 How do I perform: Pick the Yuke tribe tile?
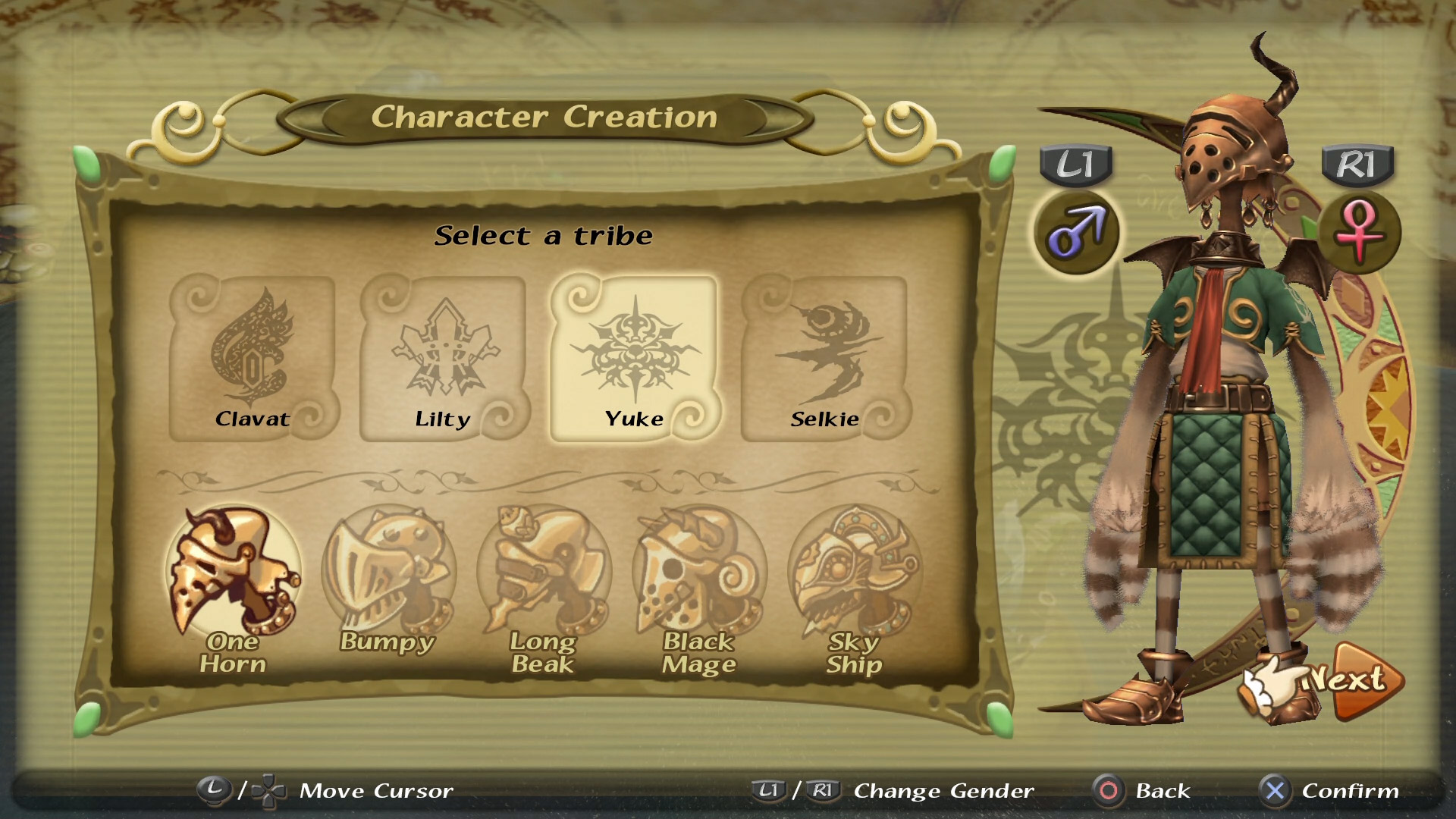635,357
